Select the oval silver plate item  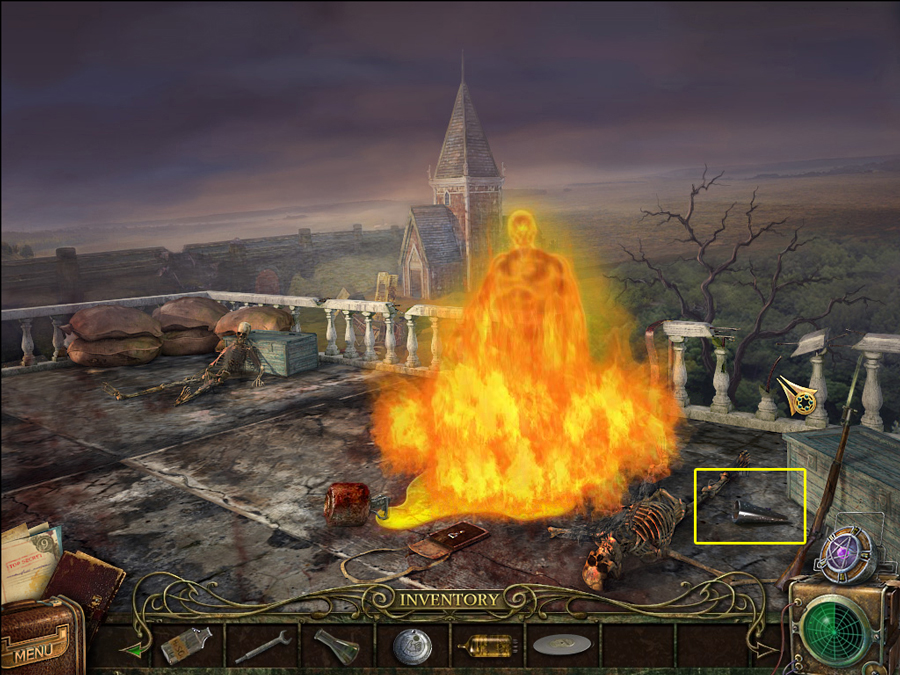(562, 646)
